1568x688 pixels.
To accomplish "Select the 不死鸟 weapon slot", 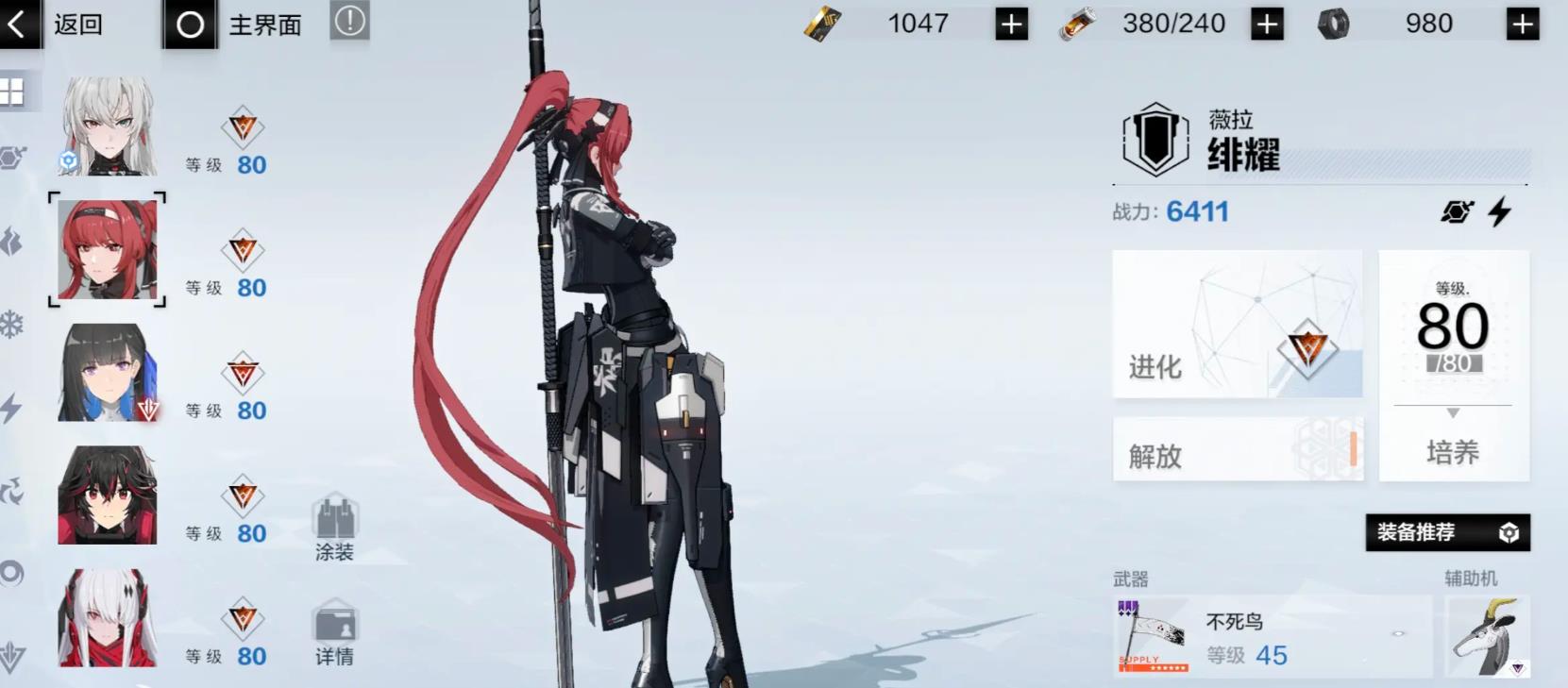I will [1271, 637].
